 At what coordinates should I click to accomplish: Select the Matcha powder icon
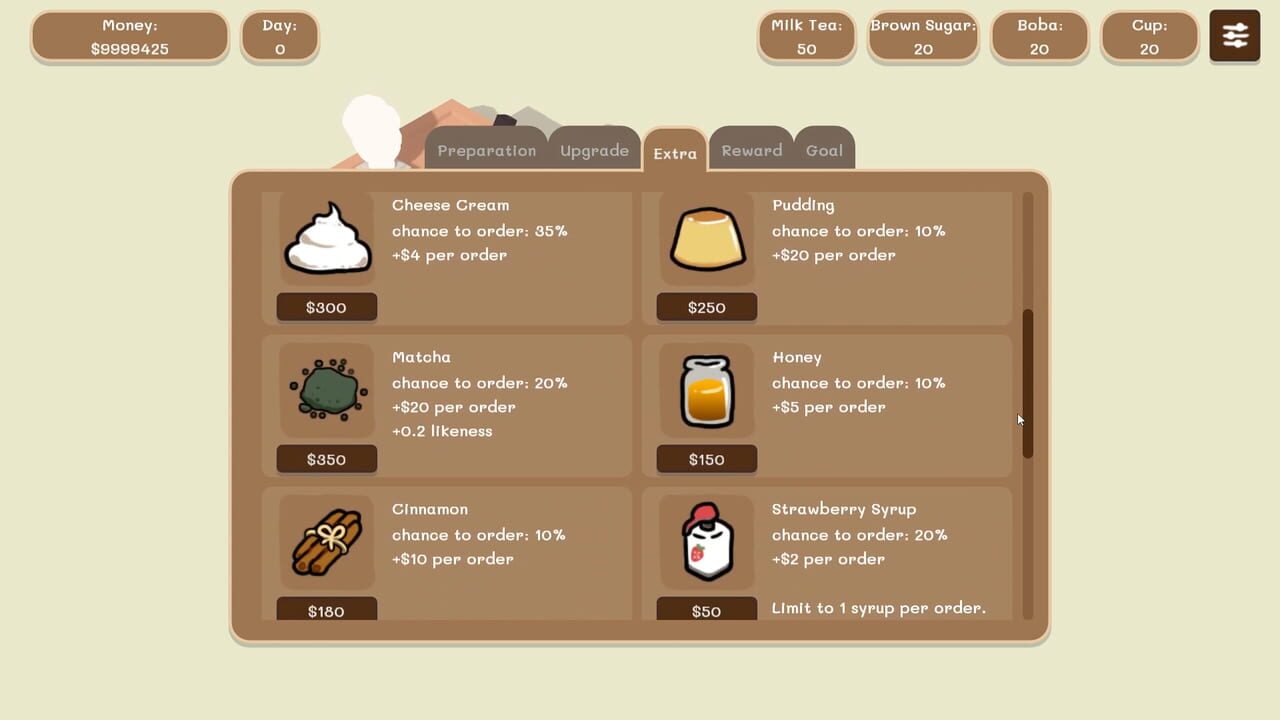[x=327, y=390]
